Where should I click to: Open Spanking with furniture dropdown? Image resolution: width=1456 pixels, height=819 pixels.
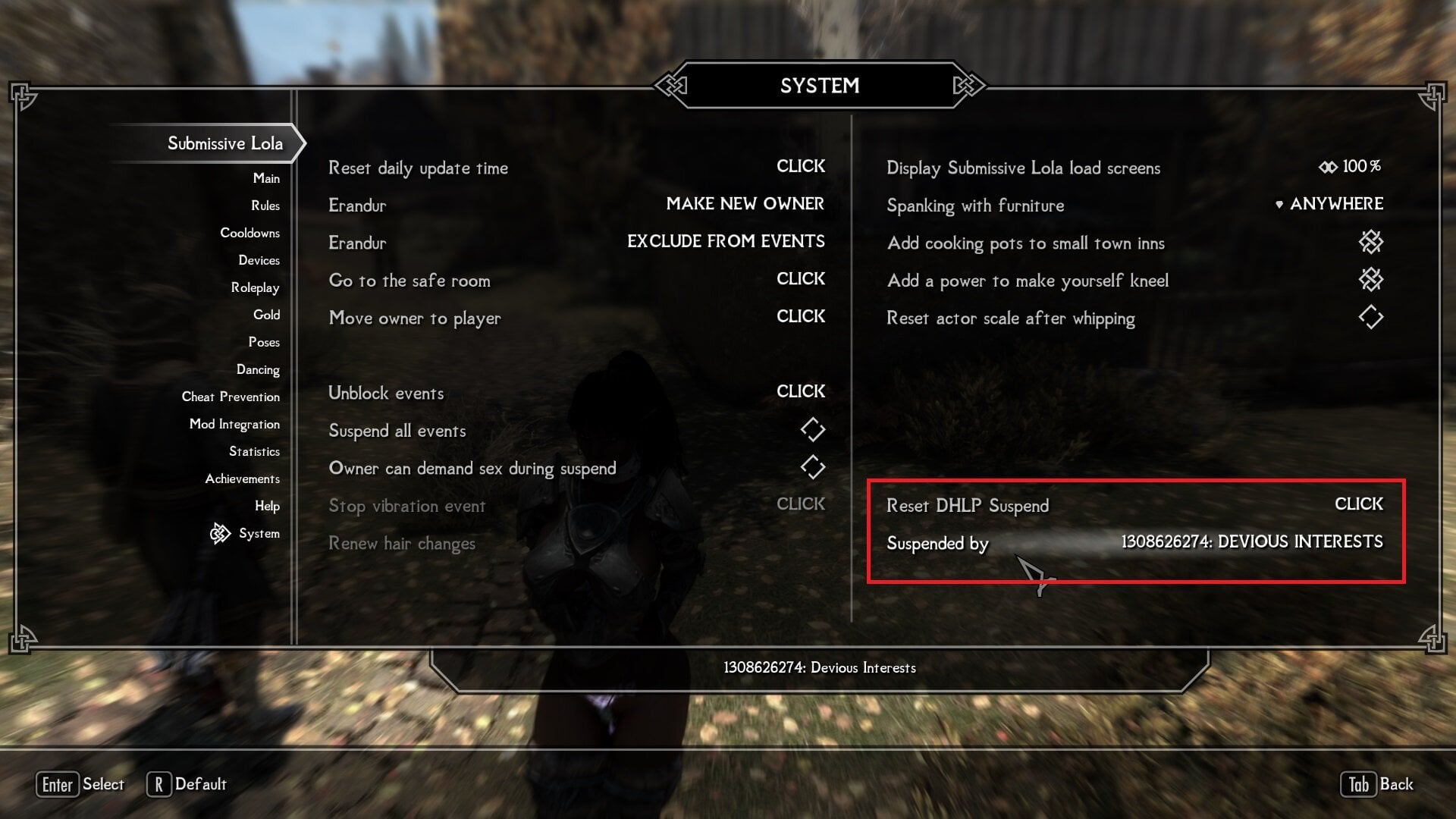point(1331,204)
